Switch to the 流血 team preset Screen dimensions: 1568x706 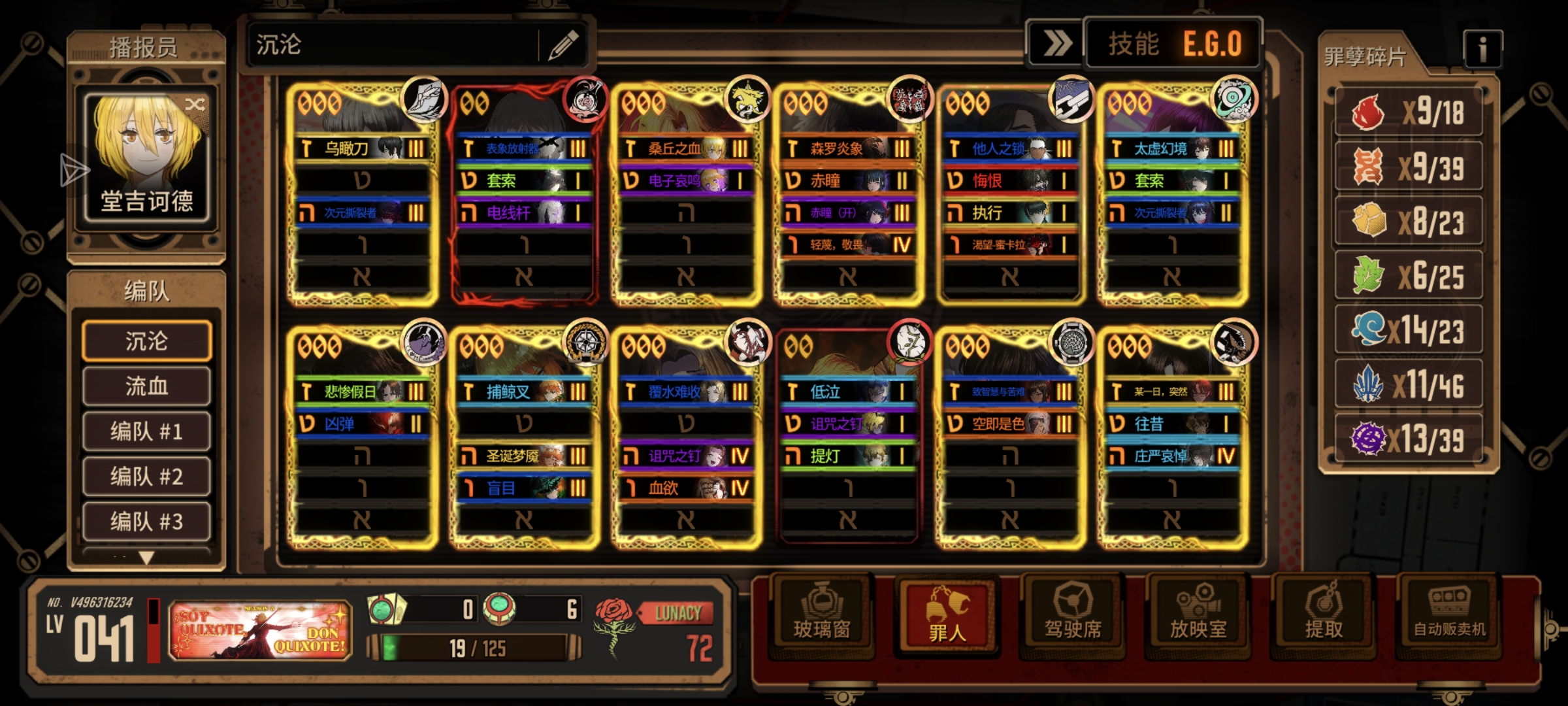click(146, 386)
